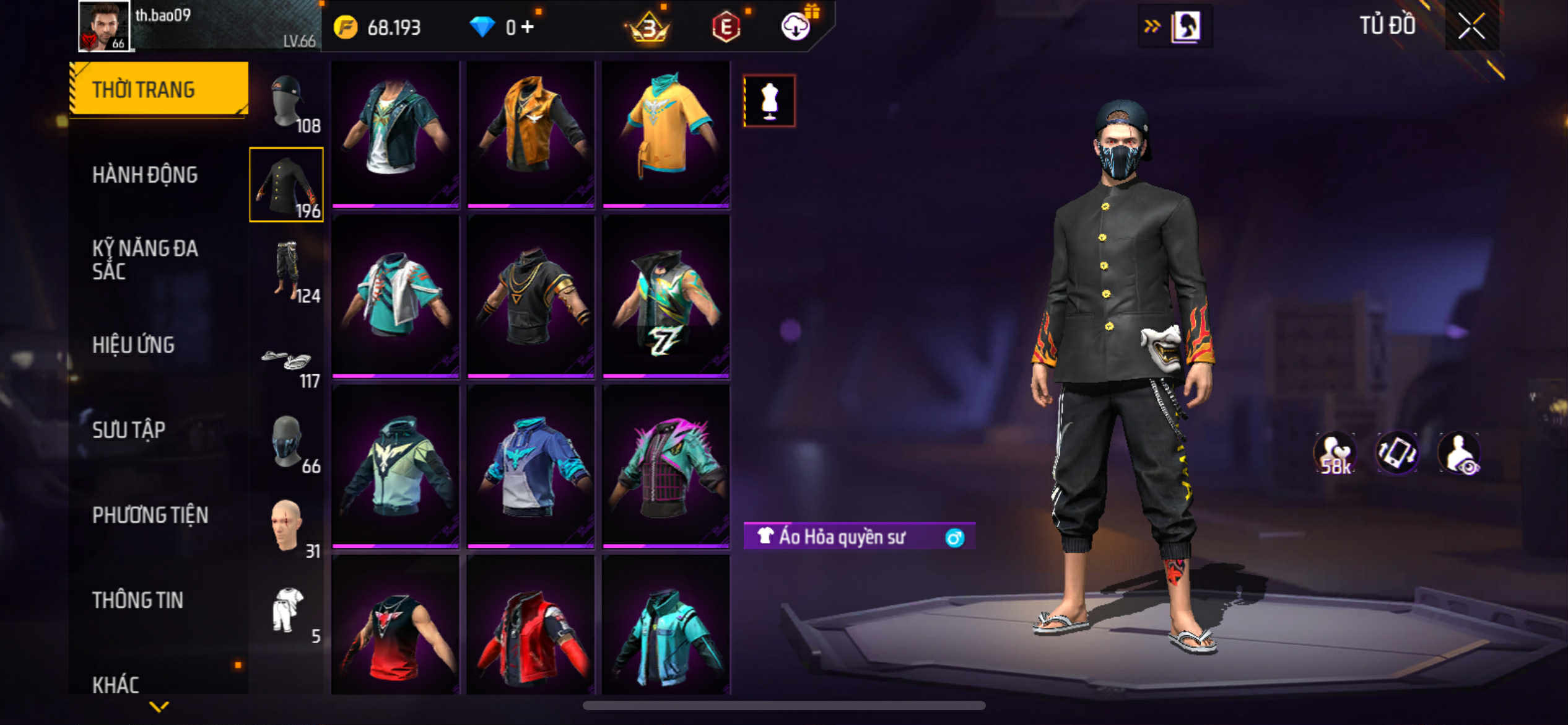The image size is (1568, 725).
Task: Pick the orange vest jacket item
Action: click(x=531, y=133)
